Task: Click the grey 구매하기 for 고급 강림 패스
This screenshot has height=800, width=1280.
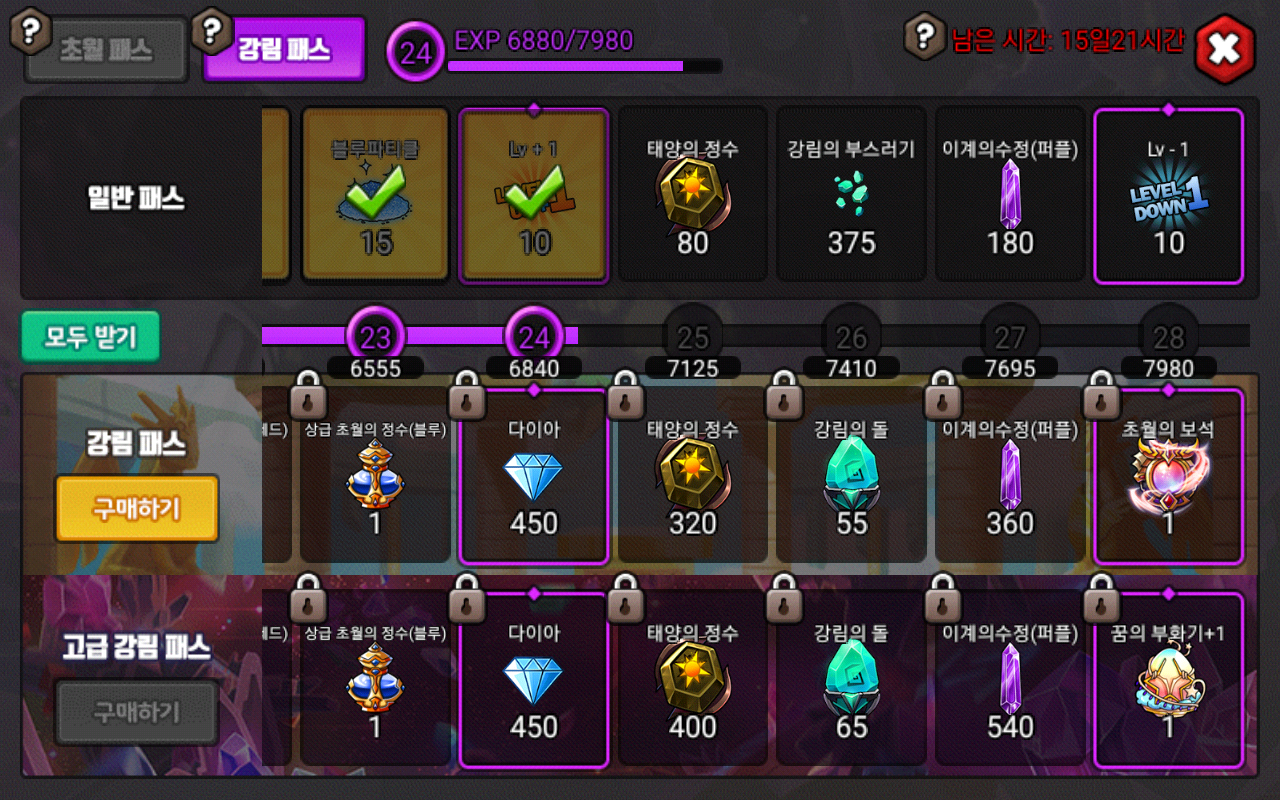Action: 137,712
